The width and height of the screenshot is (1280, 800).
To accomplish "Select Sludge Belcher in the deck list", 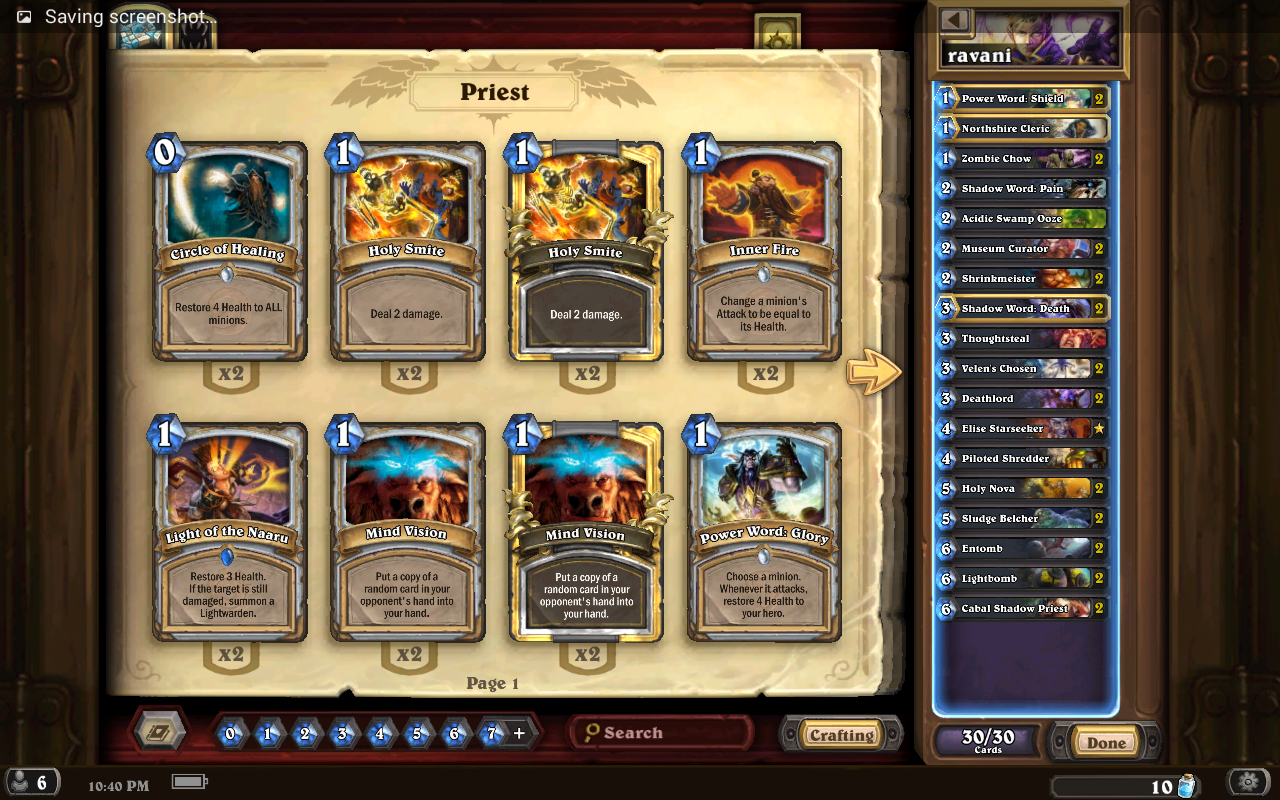I will click(x=1022, y=519).
